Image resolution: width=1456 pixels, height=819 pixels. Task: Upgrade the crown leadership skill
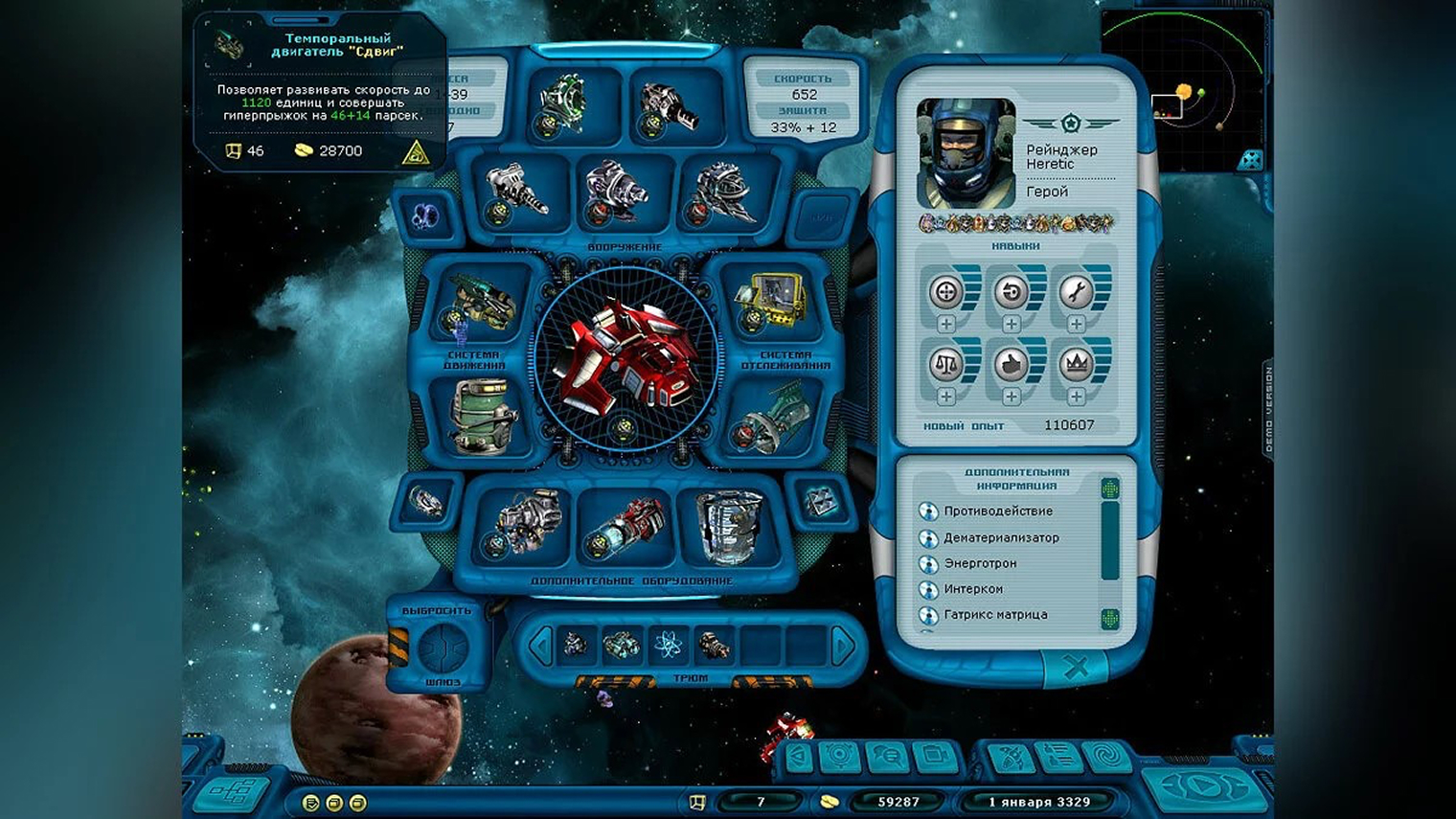1076,396
